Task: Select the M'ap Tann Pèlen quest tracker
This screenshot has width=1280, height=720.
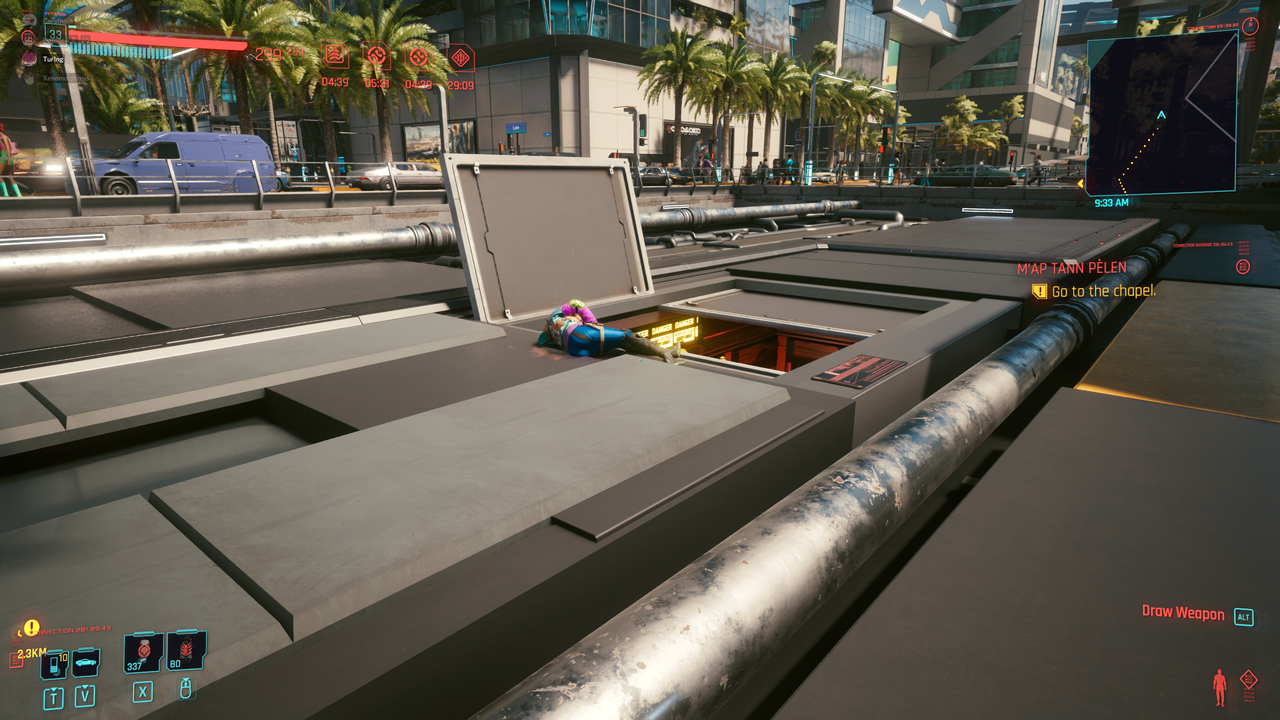Action: coord(1071,268)
